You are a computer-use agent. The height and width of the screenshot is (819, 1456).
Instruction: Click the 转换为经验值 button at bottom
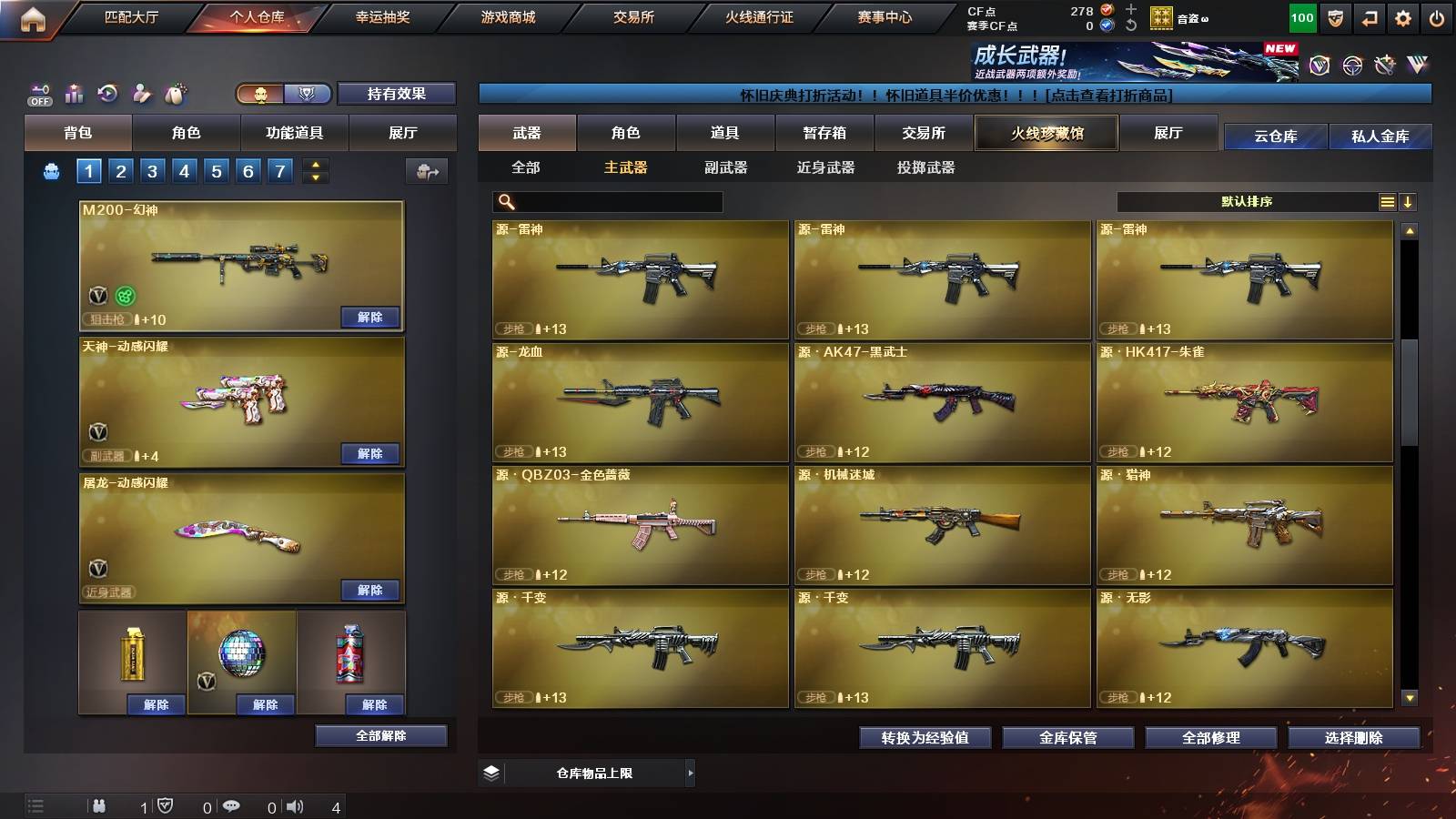point(925,738)
